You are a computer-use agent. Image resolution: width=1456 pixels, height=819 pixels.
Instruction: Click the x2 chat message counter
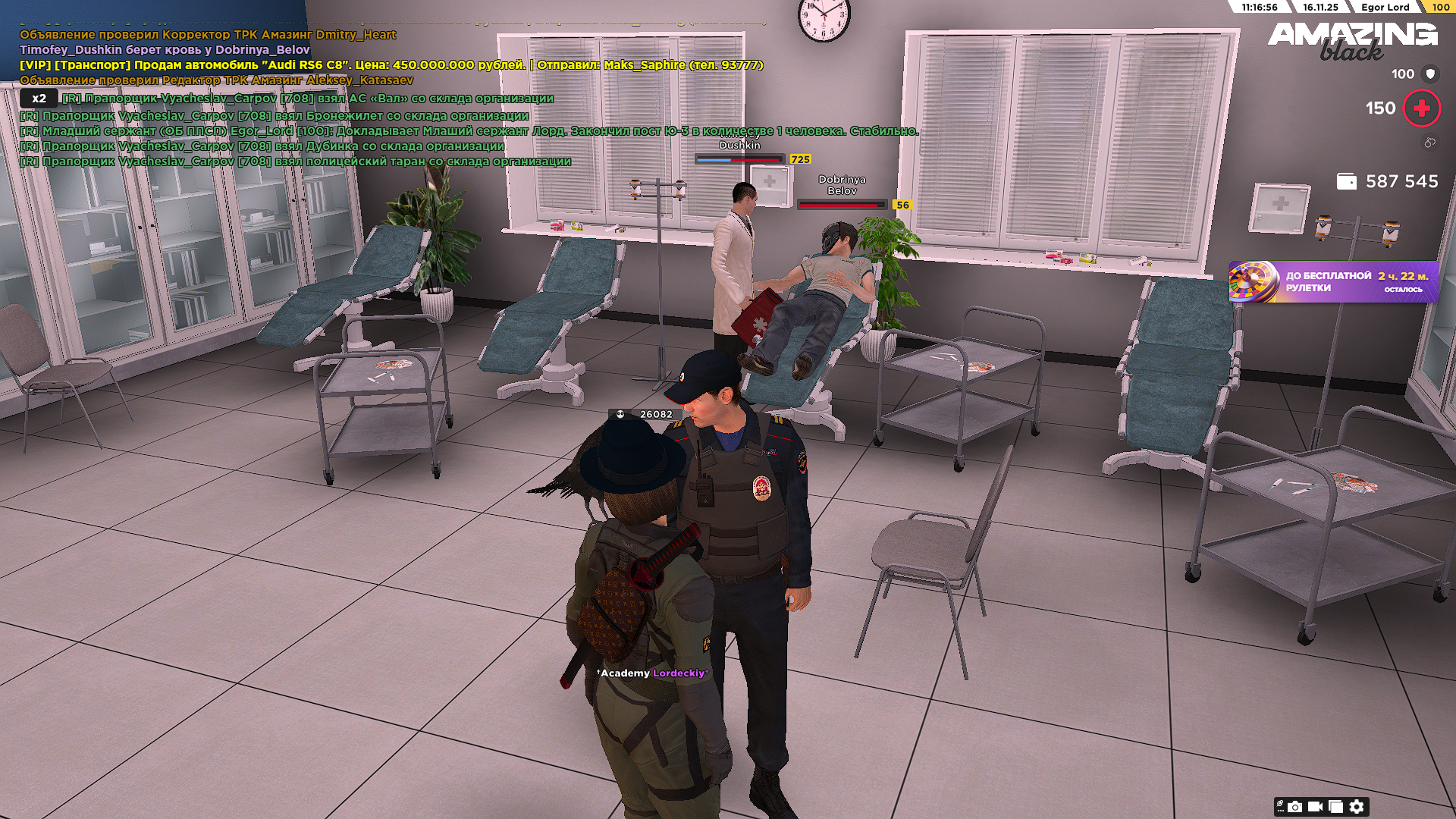39,99
